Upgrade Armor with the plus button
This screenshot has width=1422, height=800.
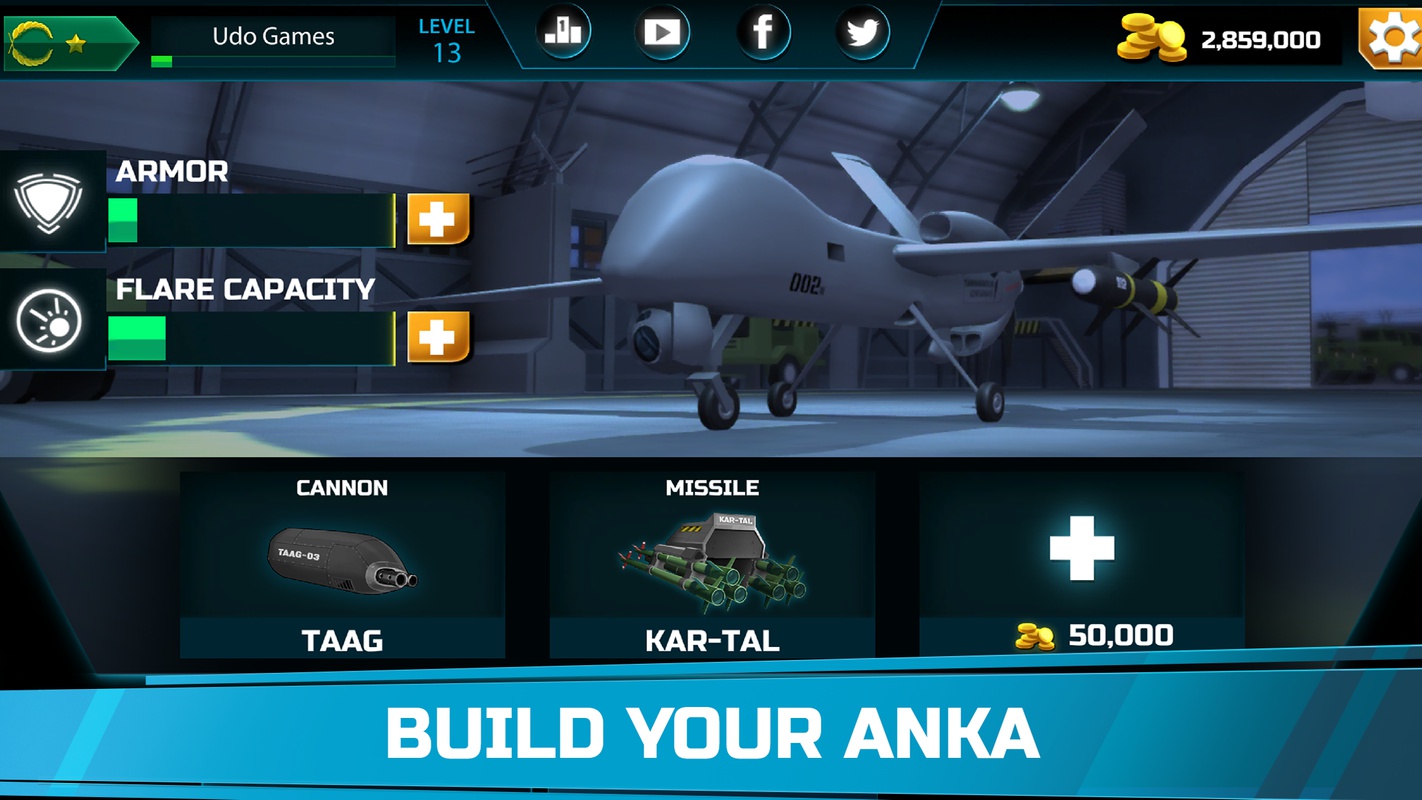point(438,219)
